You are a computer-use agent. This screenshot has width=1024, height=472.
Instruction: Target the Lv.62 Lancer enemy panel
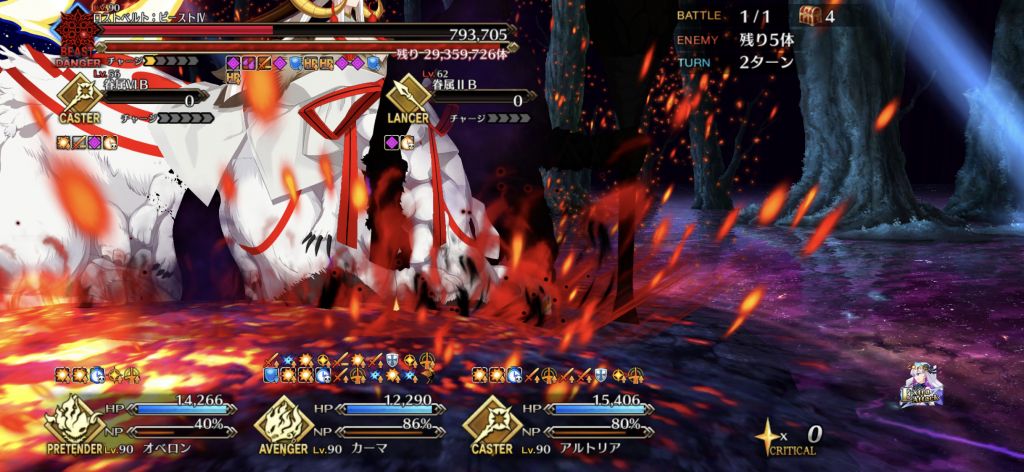coord(460,101)
